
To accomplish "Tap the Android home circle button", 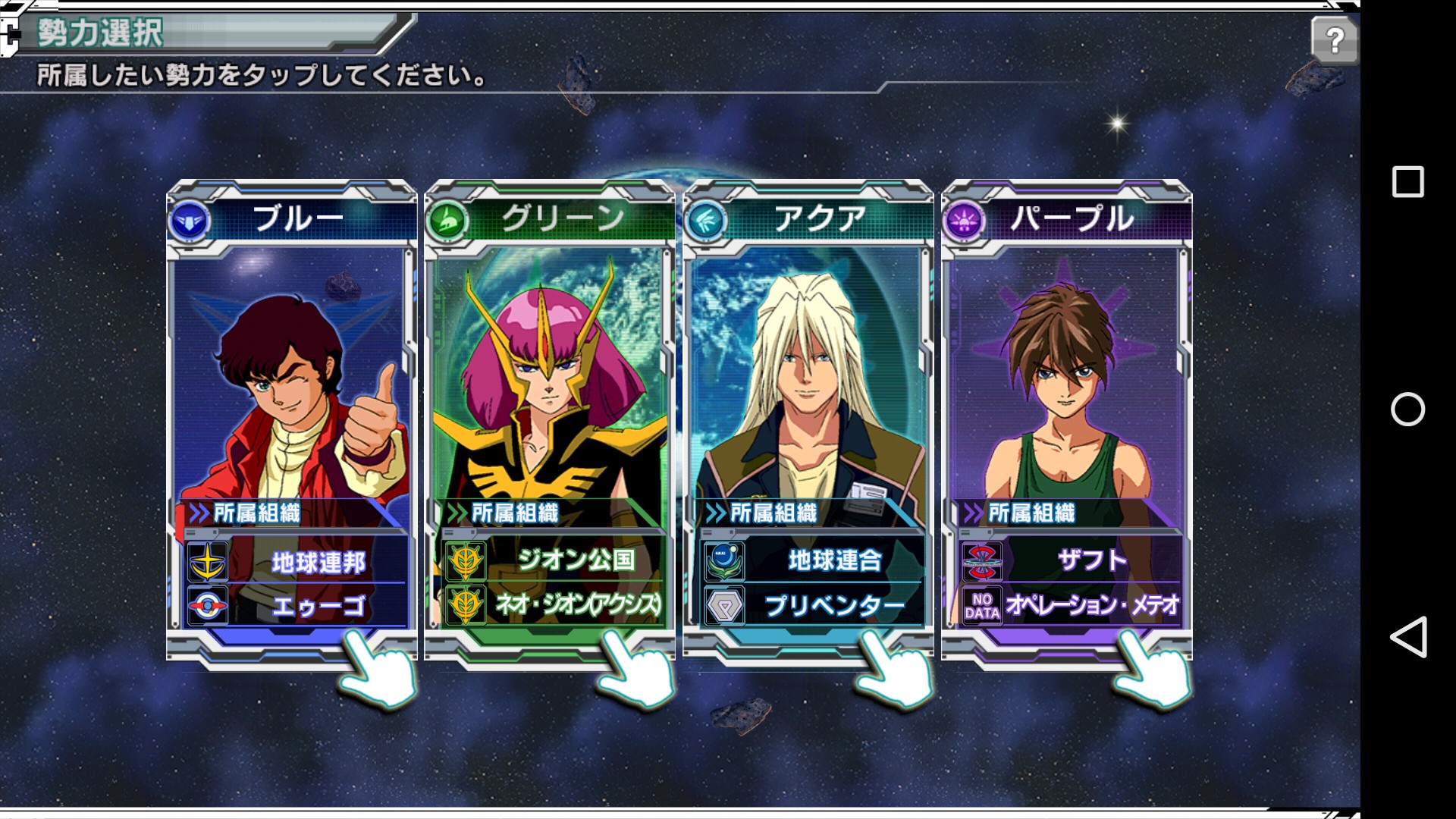I will click(x=1408, y=409).
